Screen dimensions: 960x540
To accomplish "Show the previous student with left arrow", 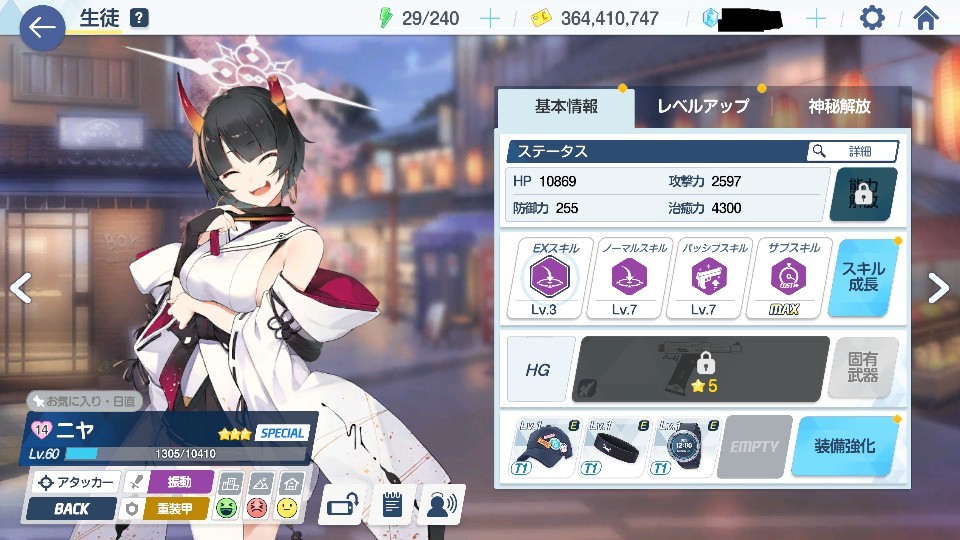I will [x=20, y=288].
